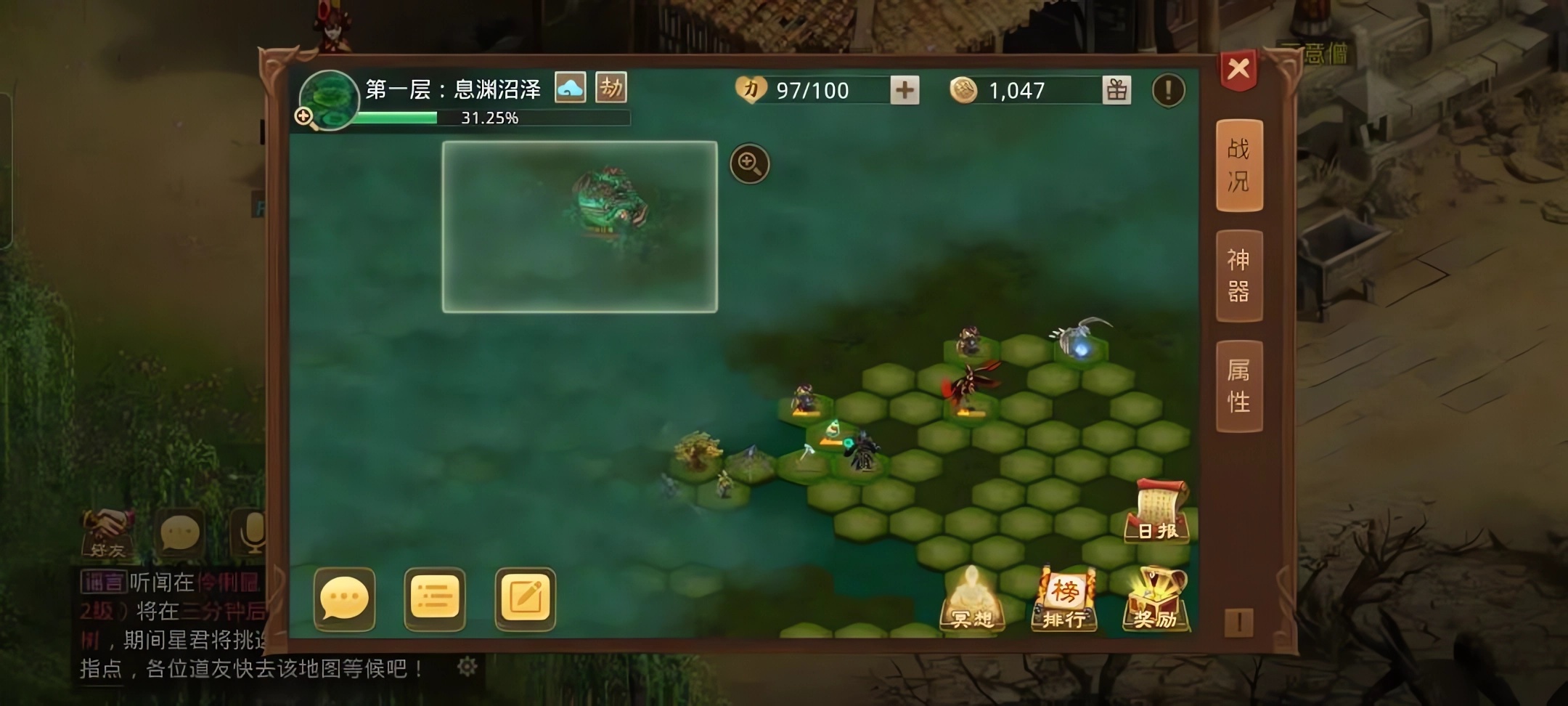Switch to the 神器 artifact tab
1568x706 pixels.
(1239, 276)
